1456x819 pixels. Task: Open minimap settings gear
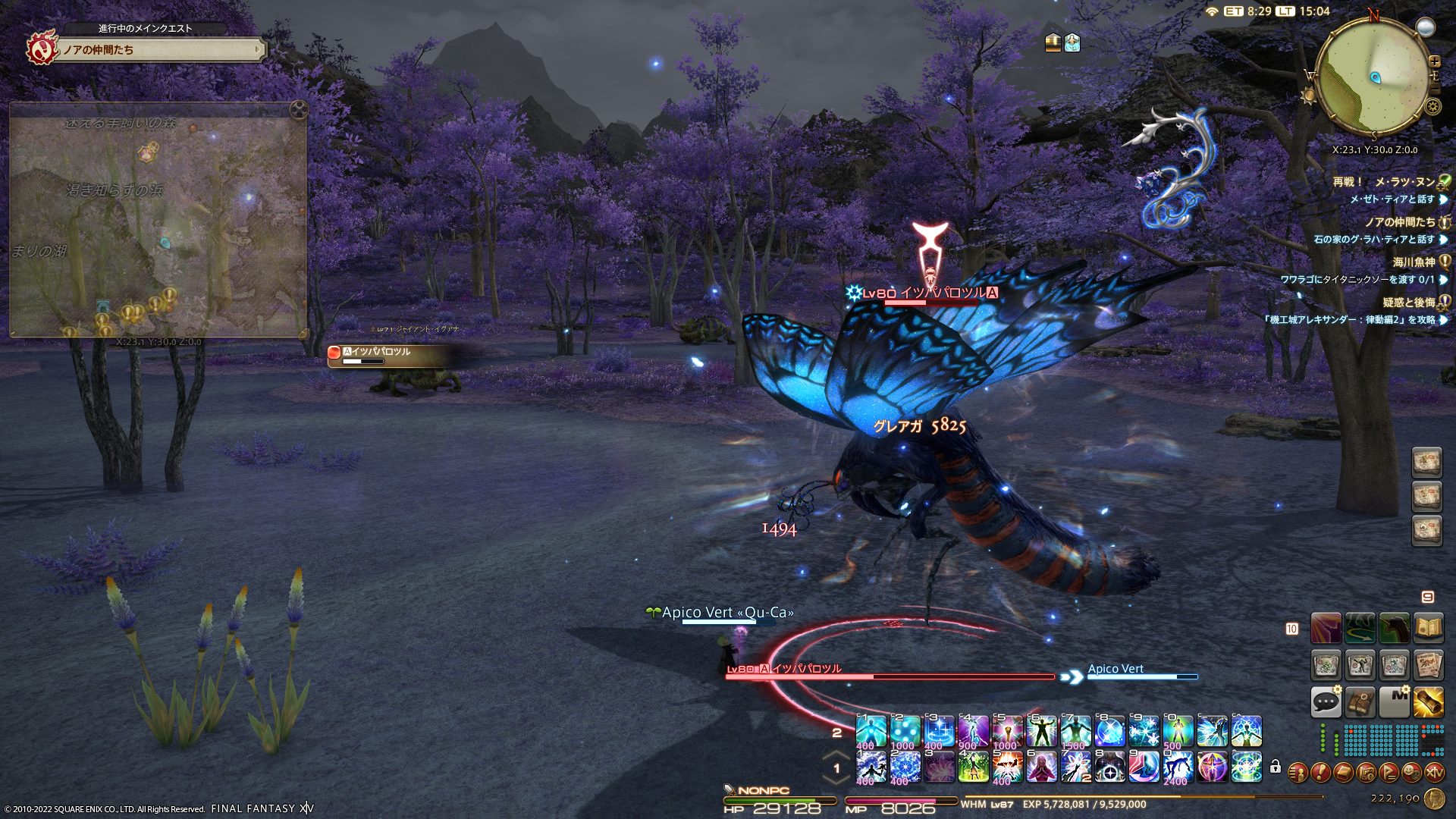coord(1432,106)
